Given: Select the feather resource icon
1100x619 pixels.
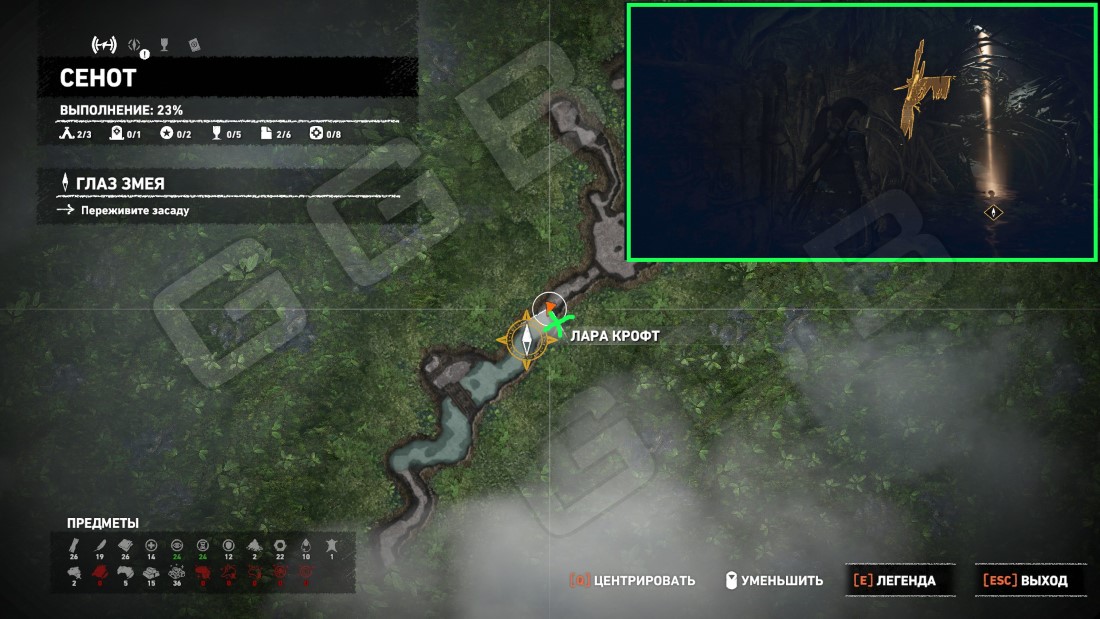Looking at the screenshot, I should point(99,545).
